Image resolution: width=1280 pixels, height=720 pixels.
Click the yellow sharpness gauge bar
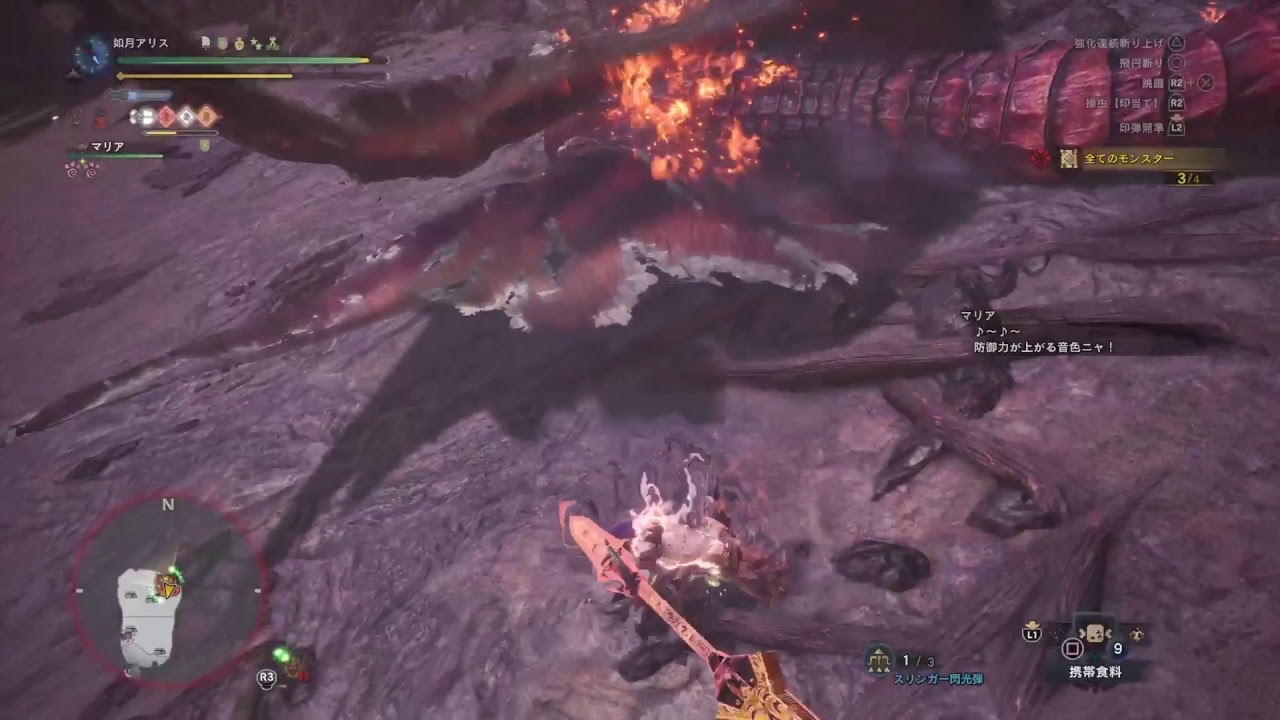tap(161, 133)
